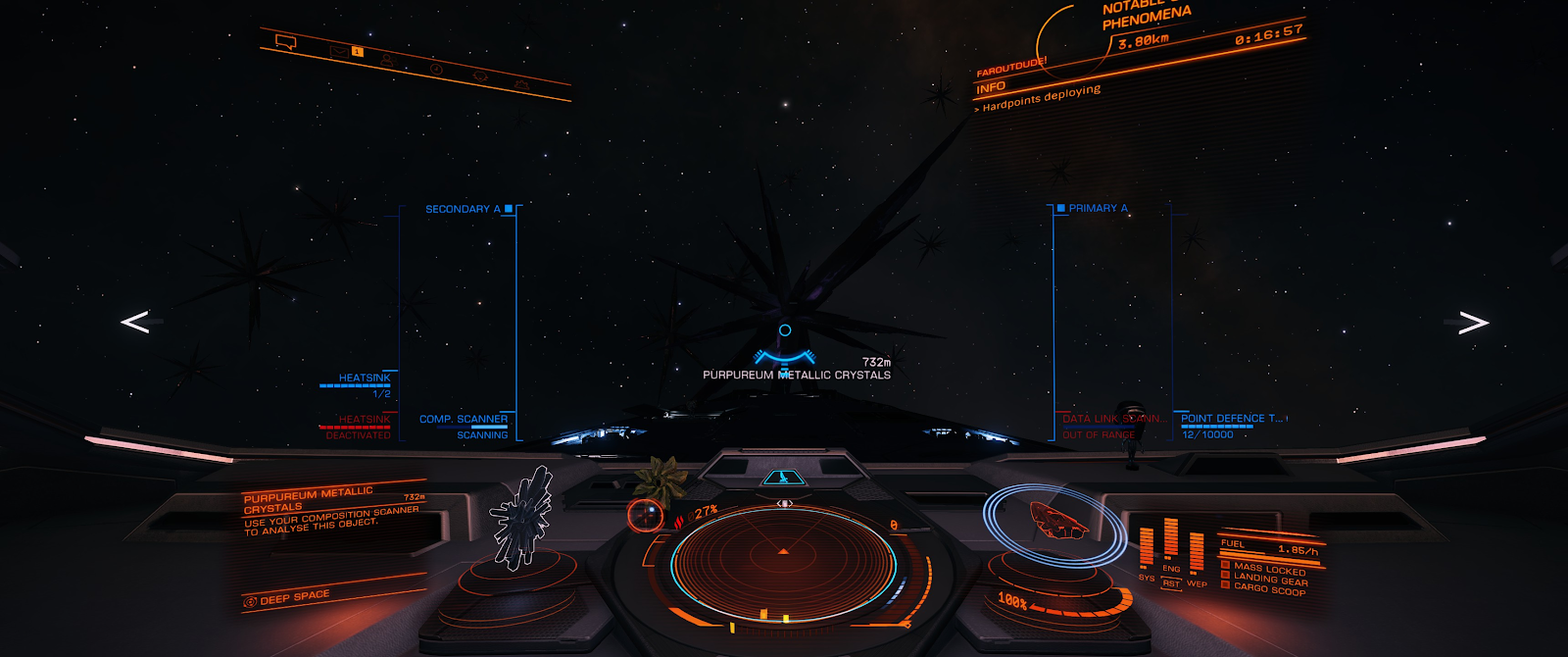Open the clock history icon
The width and height of the screenshot is (1568, 657).
436,69
